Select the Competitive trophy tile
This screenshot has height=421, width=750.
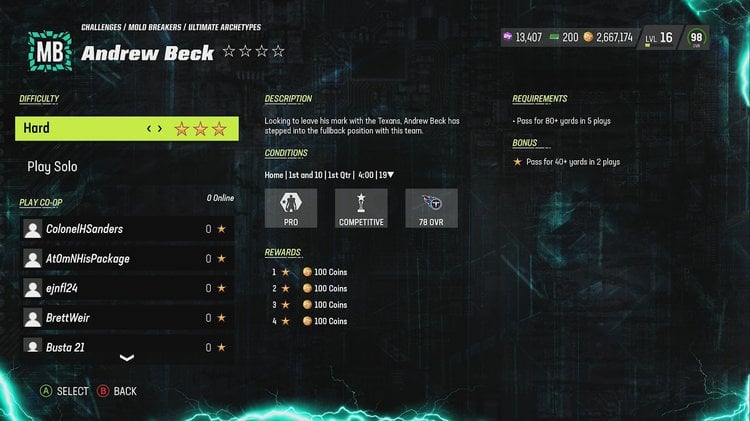click(x=361, y=208)
